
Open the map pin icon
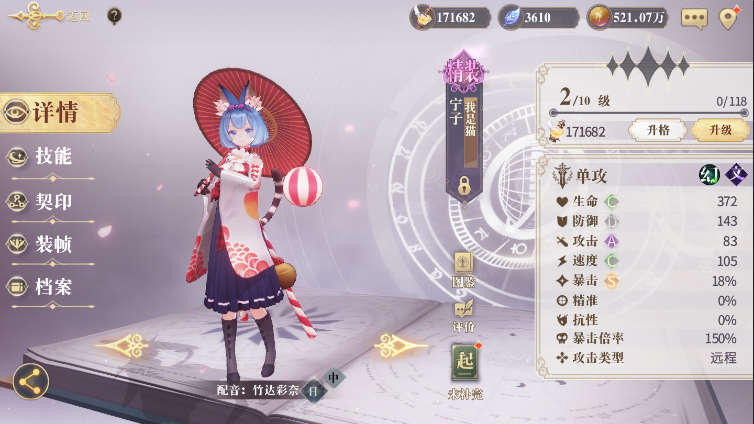[729, 17]
